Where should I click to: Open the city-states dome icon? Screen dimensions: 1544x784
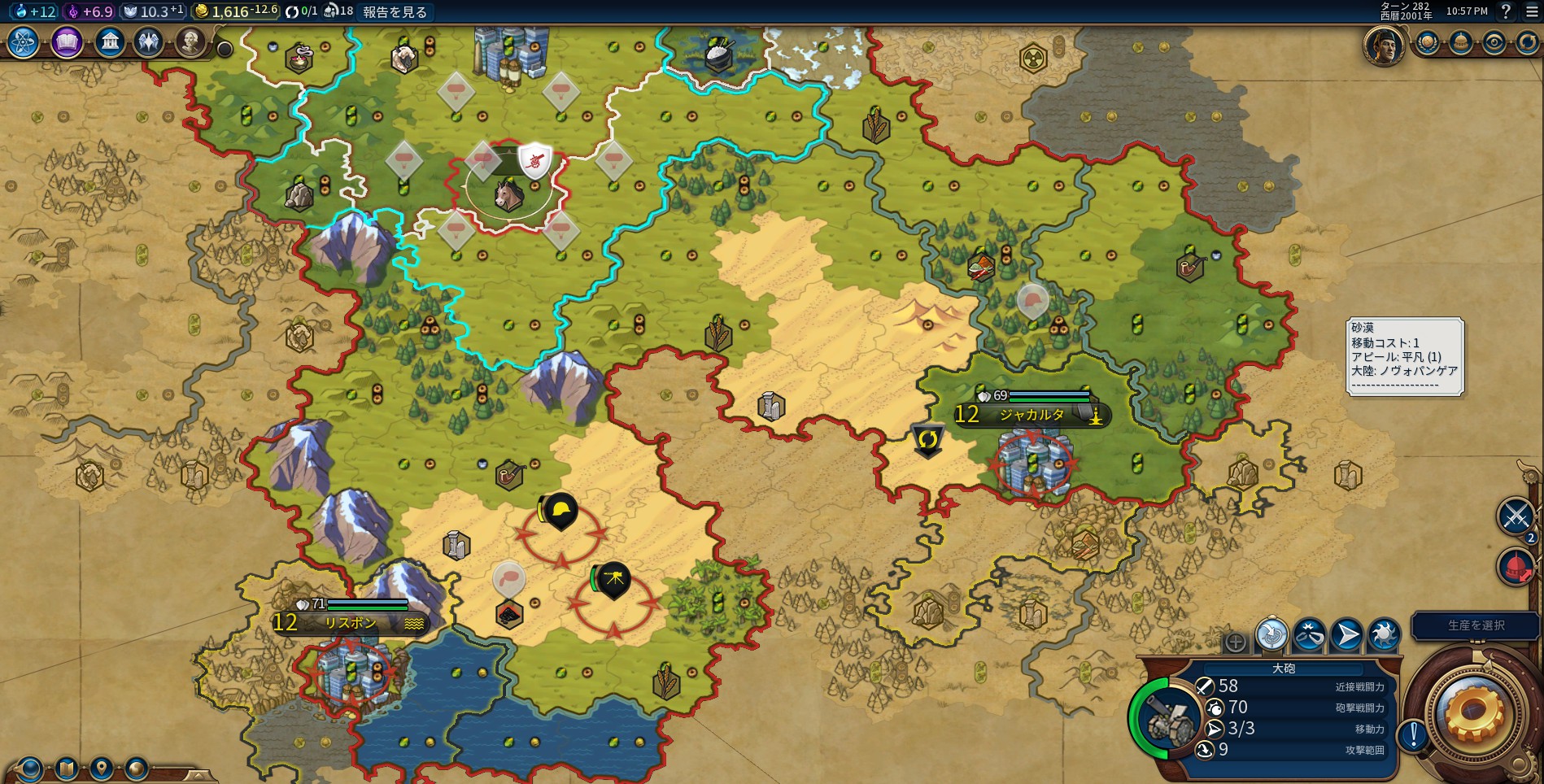(1460, 43)
